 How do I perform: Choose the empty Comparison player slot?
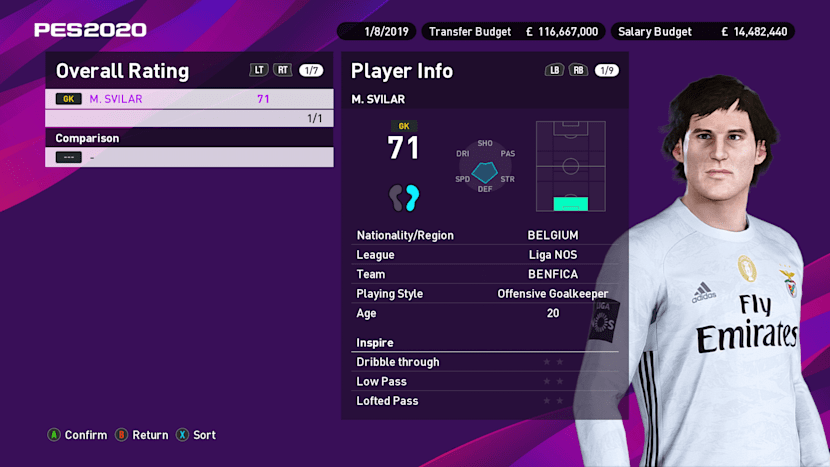coord(189,157)
